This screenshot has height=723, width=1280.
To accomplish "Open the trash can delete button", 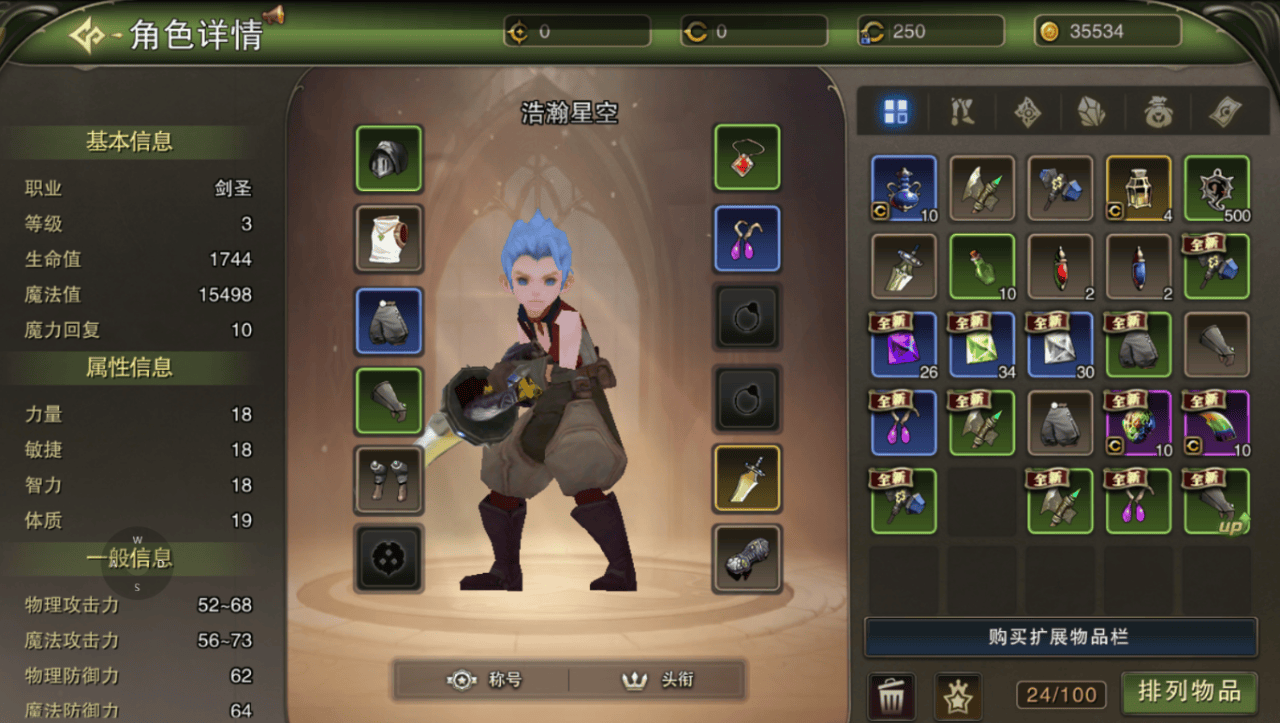I will (890, 694).
